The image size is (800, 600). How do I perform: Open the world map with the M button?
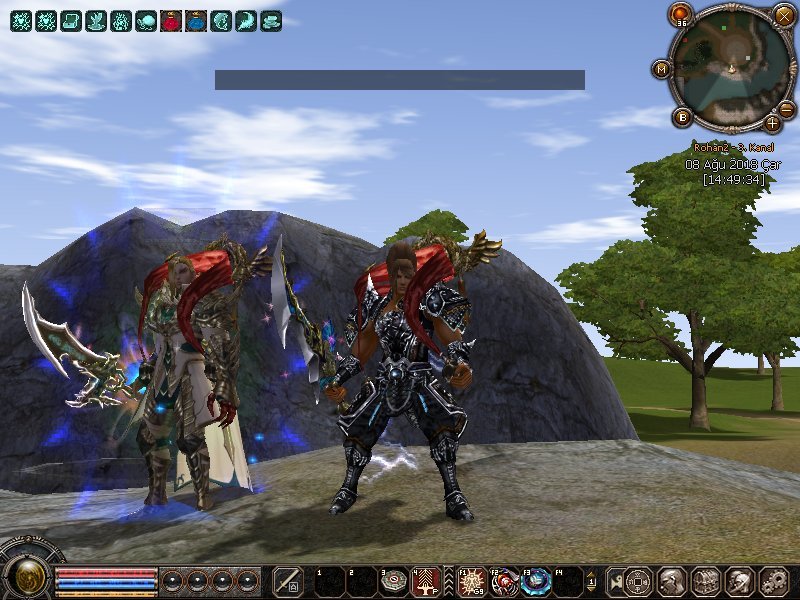pos(661,69)
